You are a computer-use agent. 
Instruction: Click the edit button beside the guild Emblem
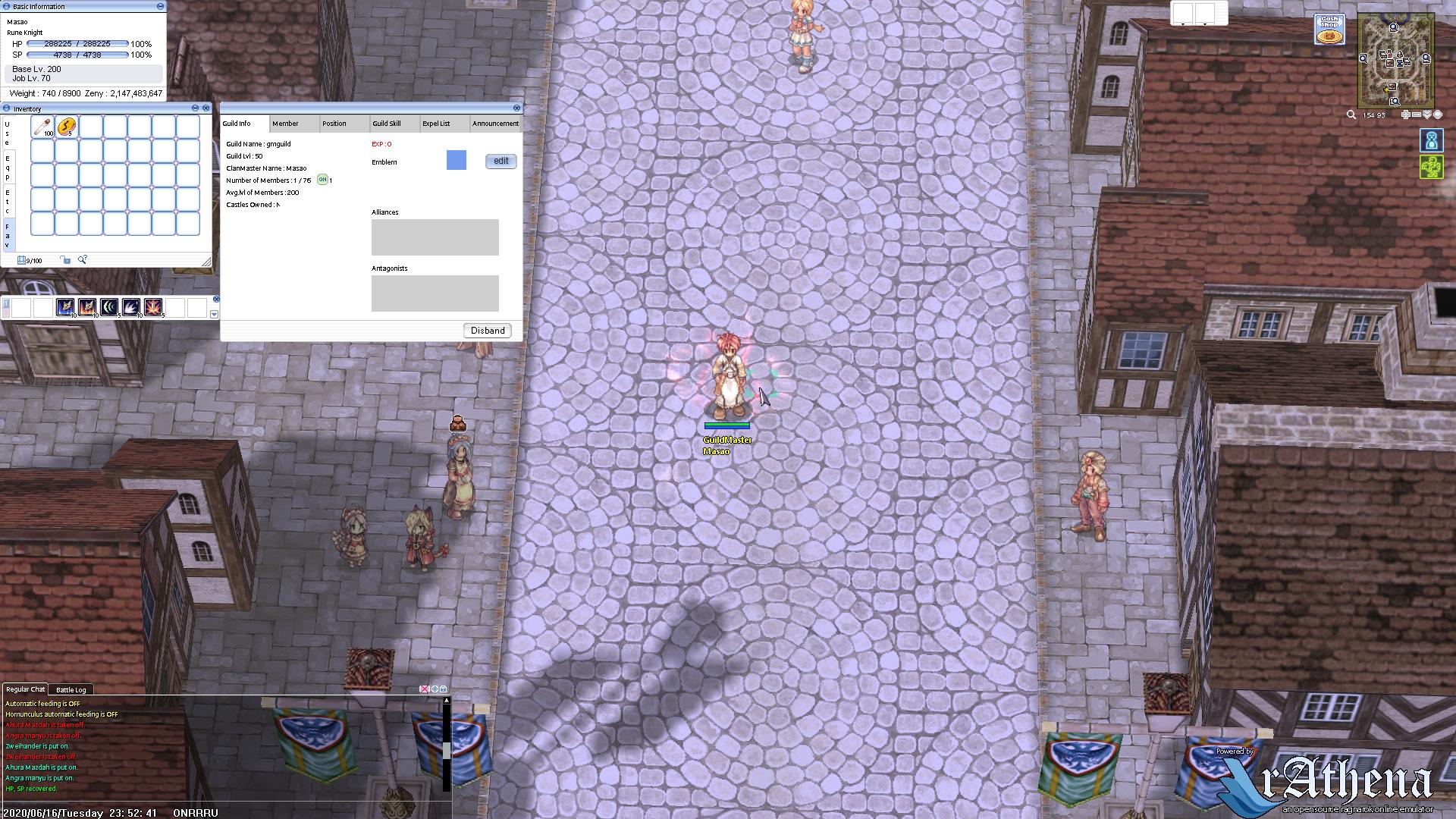pos(500,161)
